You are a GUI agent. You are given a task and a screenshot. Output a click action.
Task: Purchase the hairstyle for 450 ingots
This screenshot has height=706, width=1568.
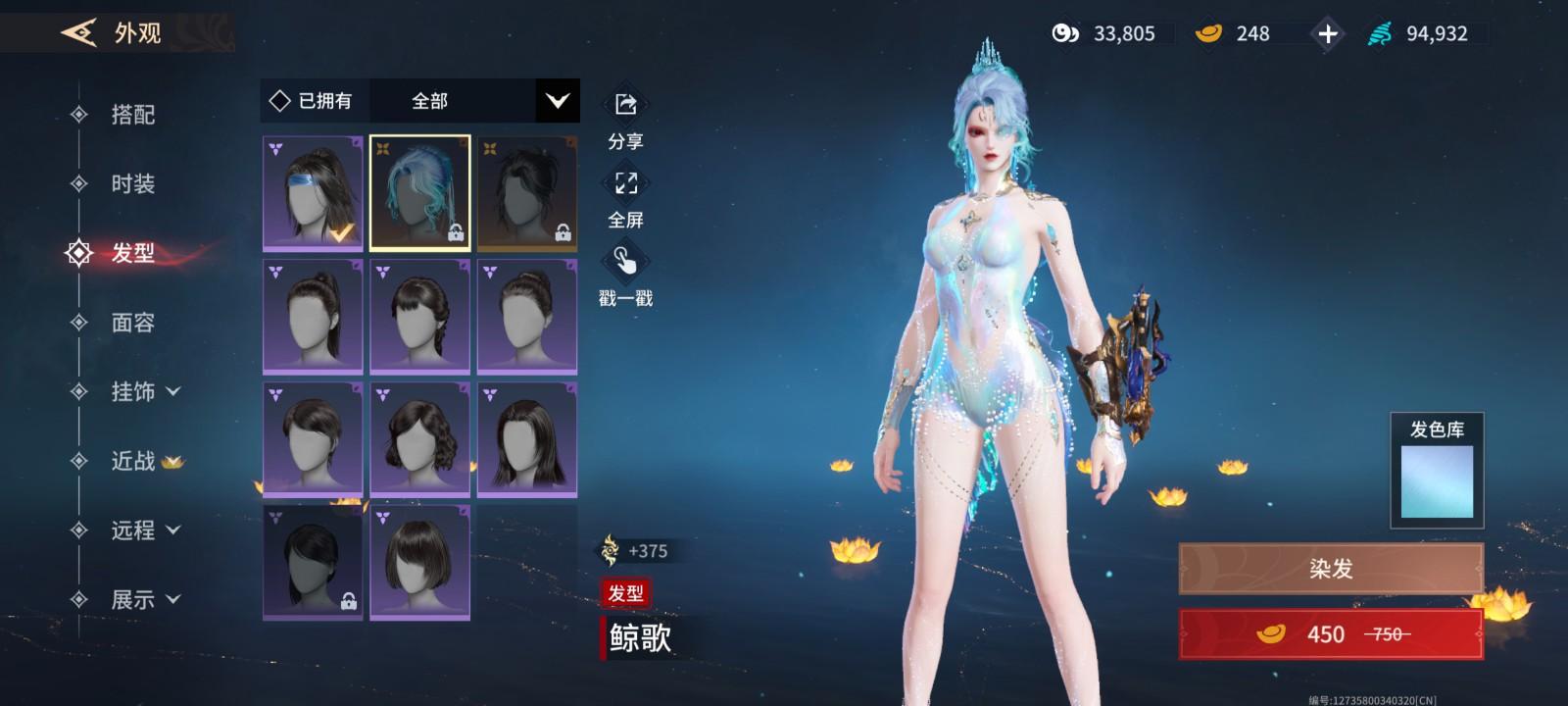tap(1329, 633)
